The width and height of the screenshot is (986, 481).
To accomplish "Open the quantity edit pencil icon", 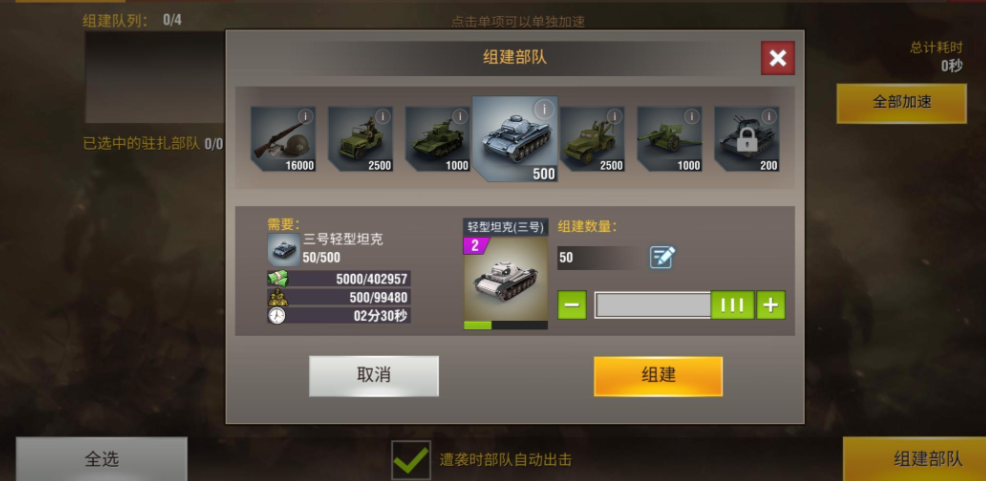I will (x=662, y=257).
